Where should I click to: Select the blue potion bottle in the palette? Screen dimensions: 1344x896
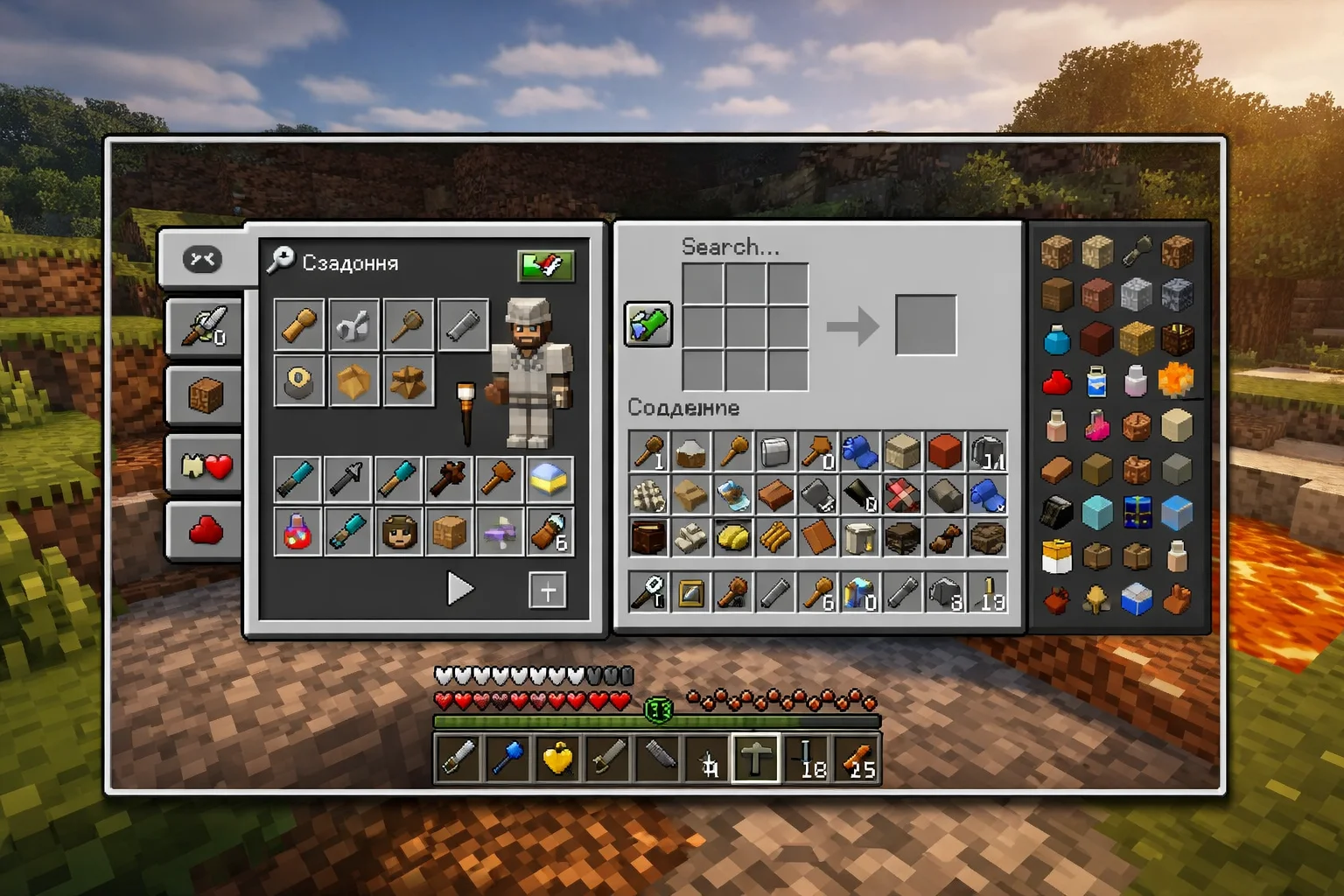point(1057,339)
